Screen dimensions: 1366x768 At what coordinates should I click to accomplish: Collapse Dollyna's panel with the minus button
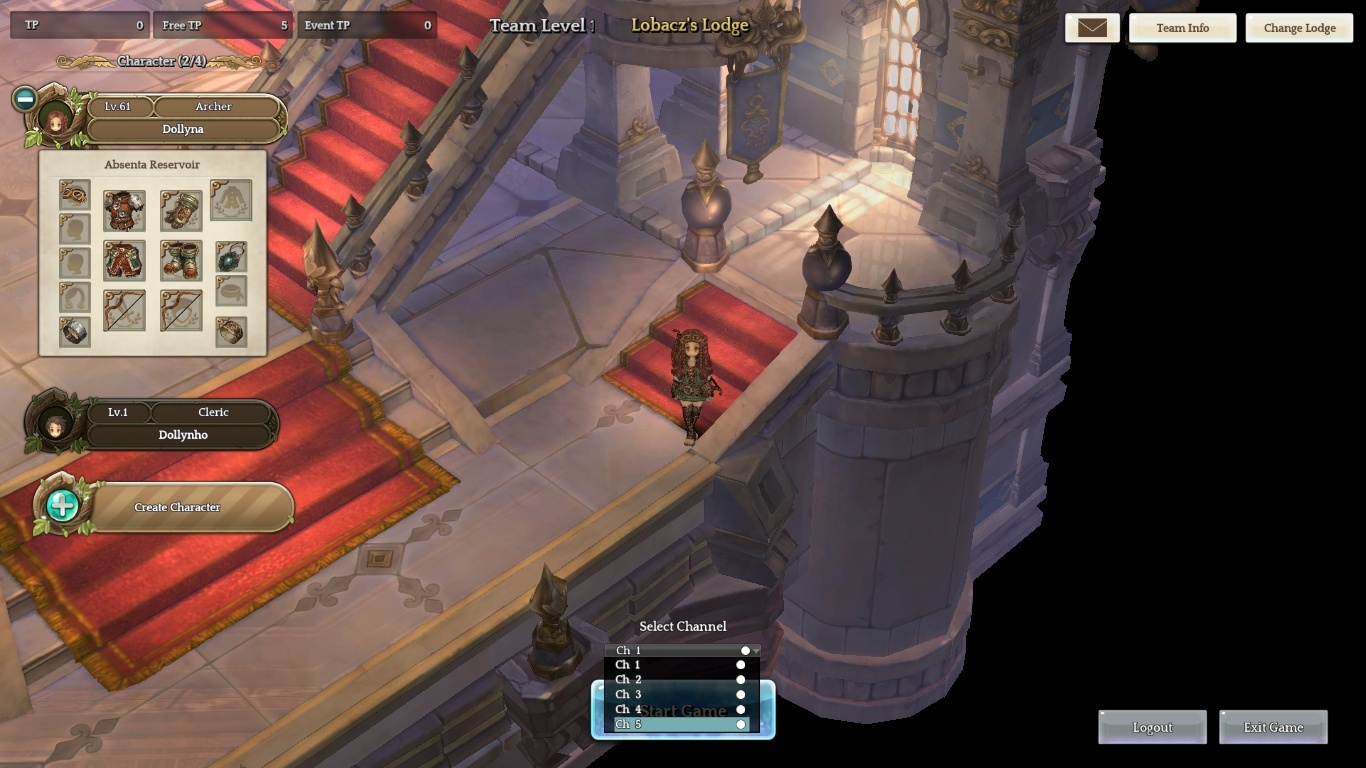pyautogui.click(x=25, y=98)
